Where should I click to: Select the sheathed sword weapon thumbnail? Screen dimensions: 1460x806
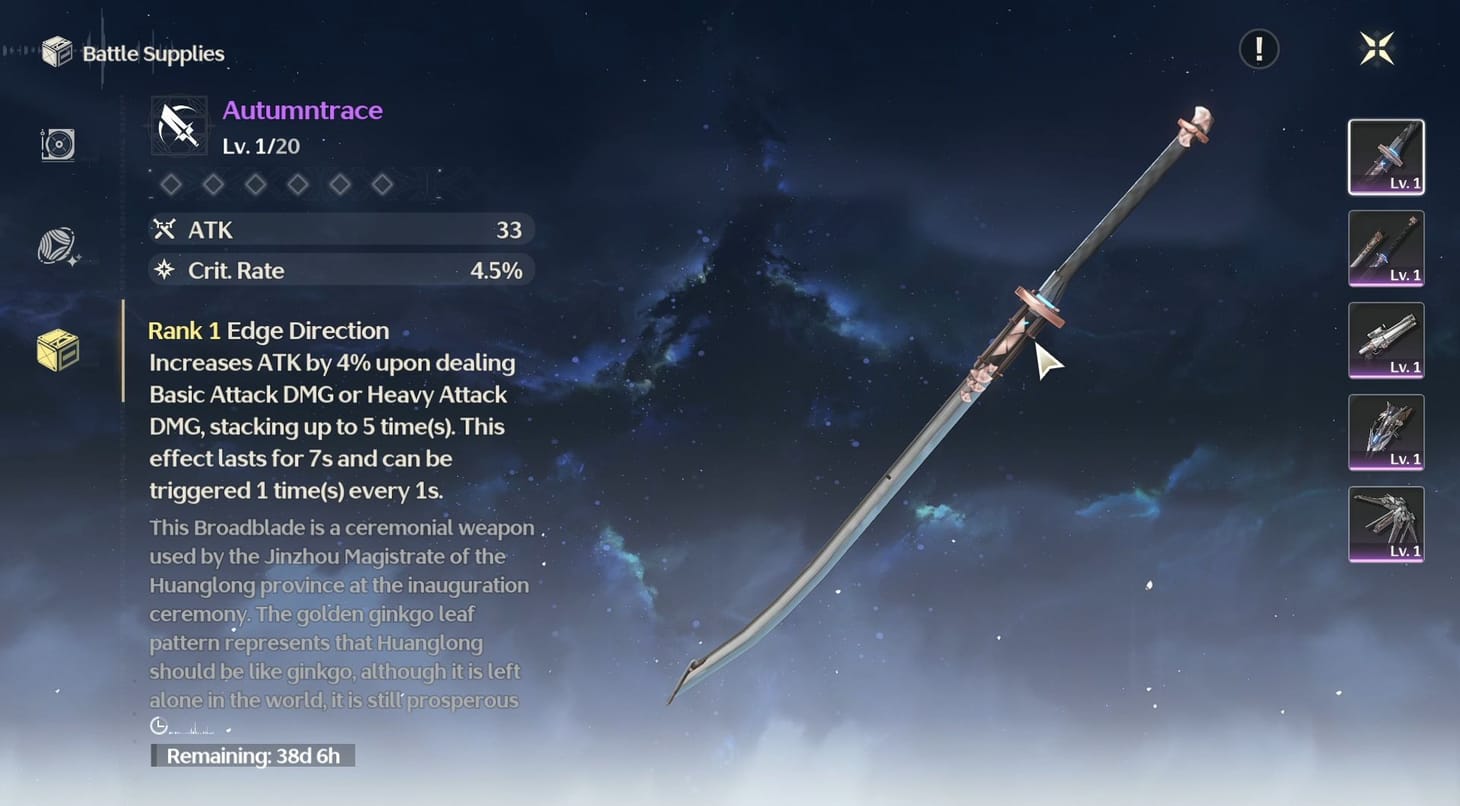(x=1386, y=248)
